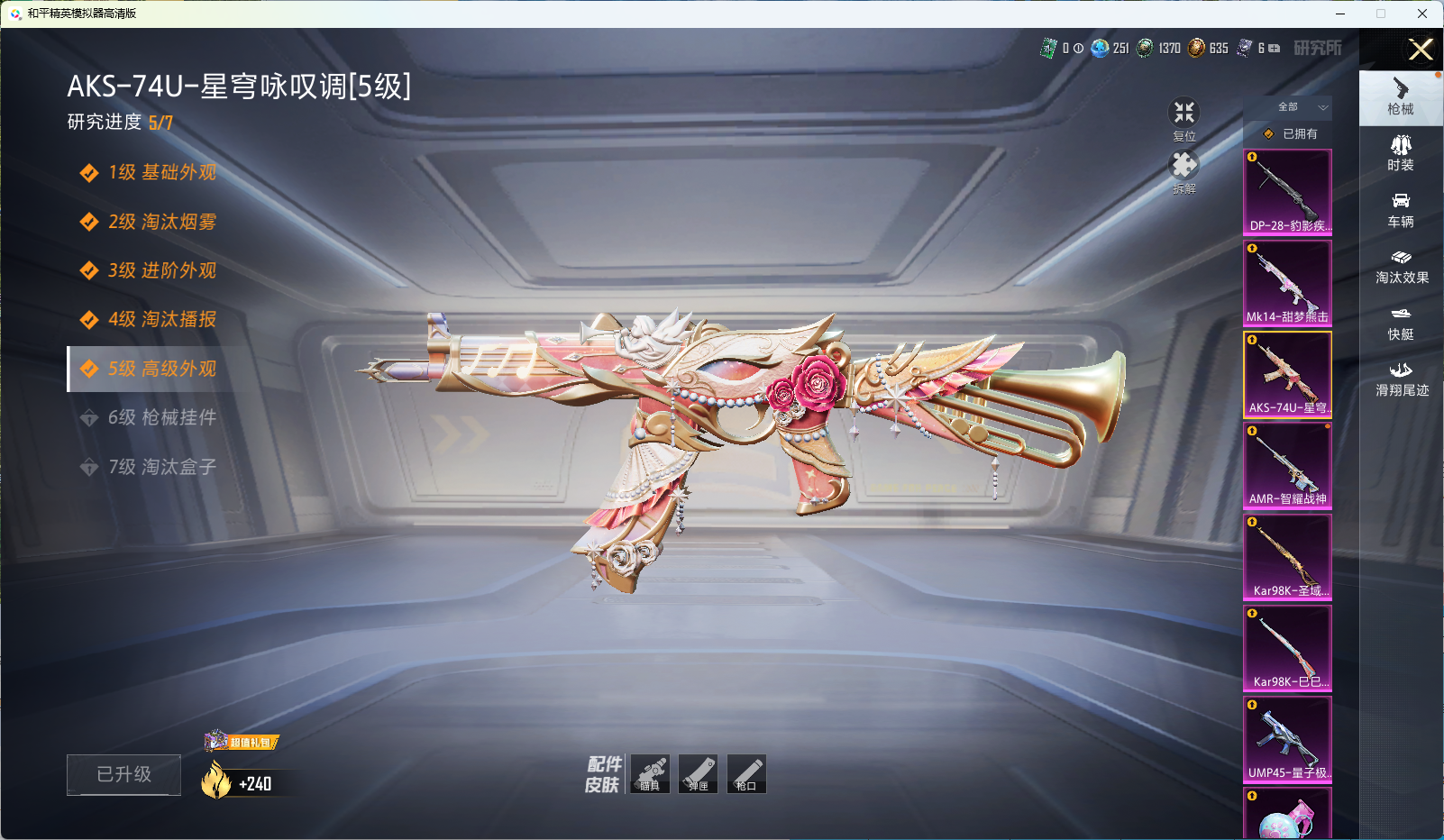Close the research lab screen
The height and width of the screenshot is (840, 1444).
tap(1421, 50)
